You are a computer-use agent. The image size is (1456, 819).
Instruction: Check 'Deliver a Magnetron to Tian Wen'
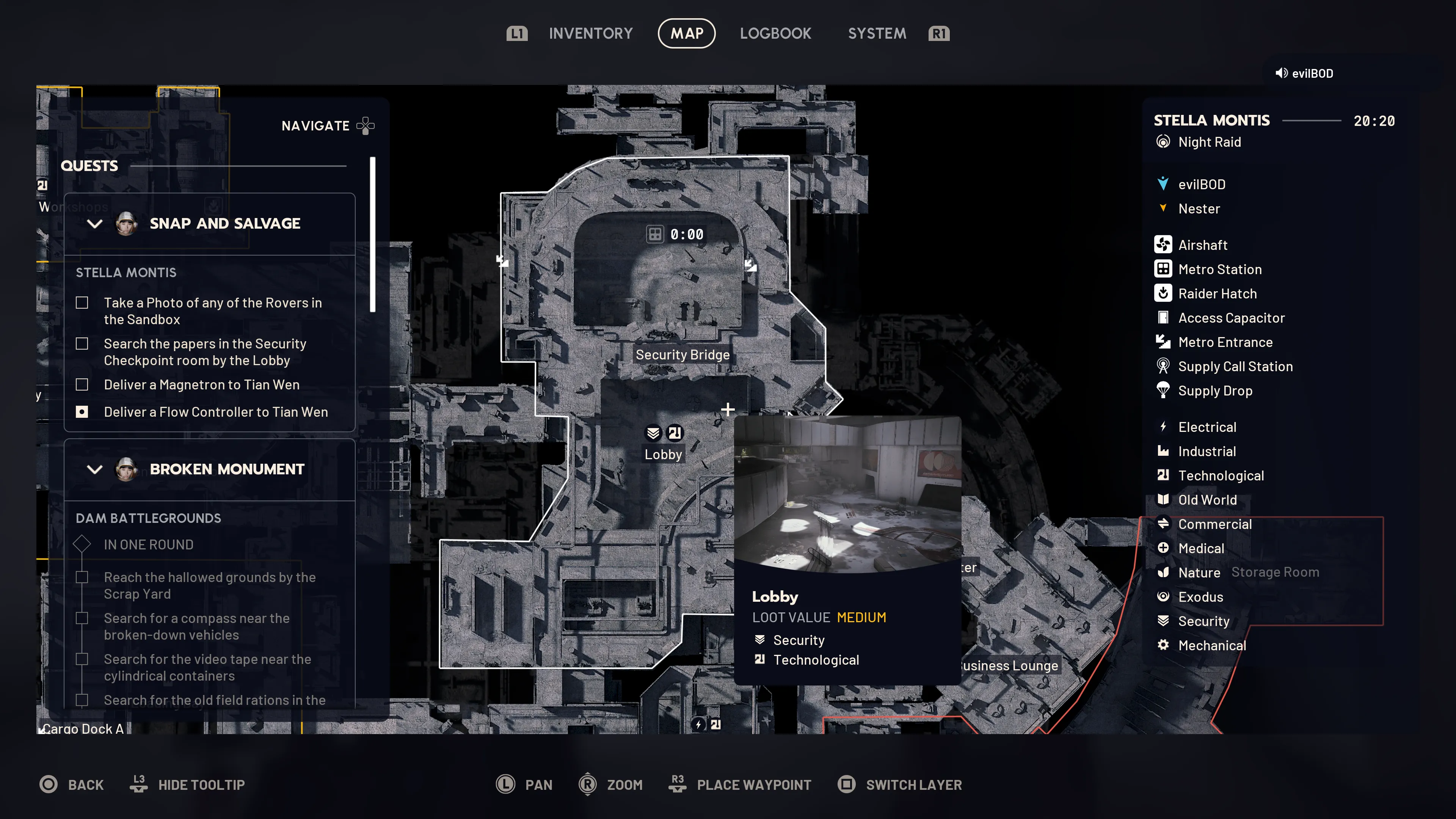tap(82, 384)
